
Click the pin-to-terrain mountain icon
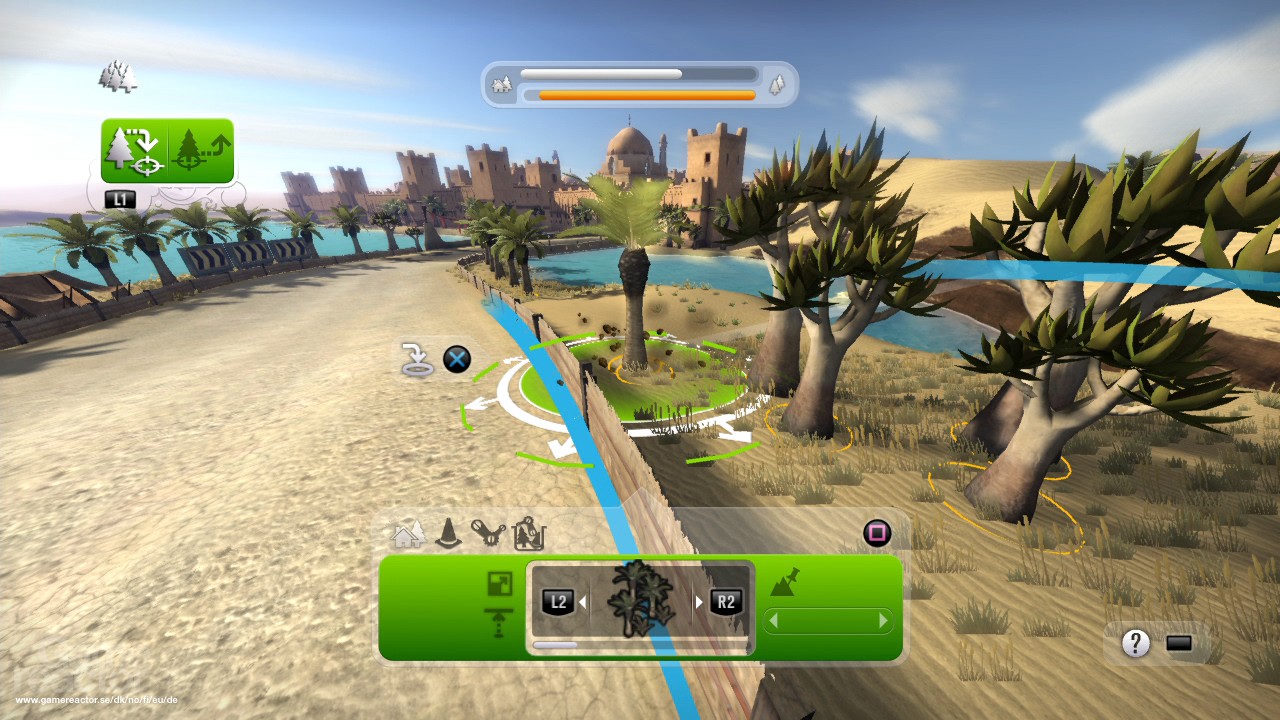pos(786,582)
